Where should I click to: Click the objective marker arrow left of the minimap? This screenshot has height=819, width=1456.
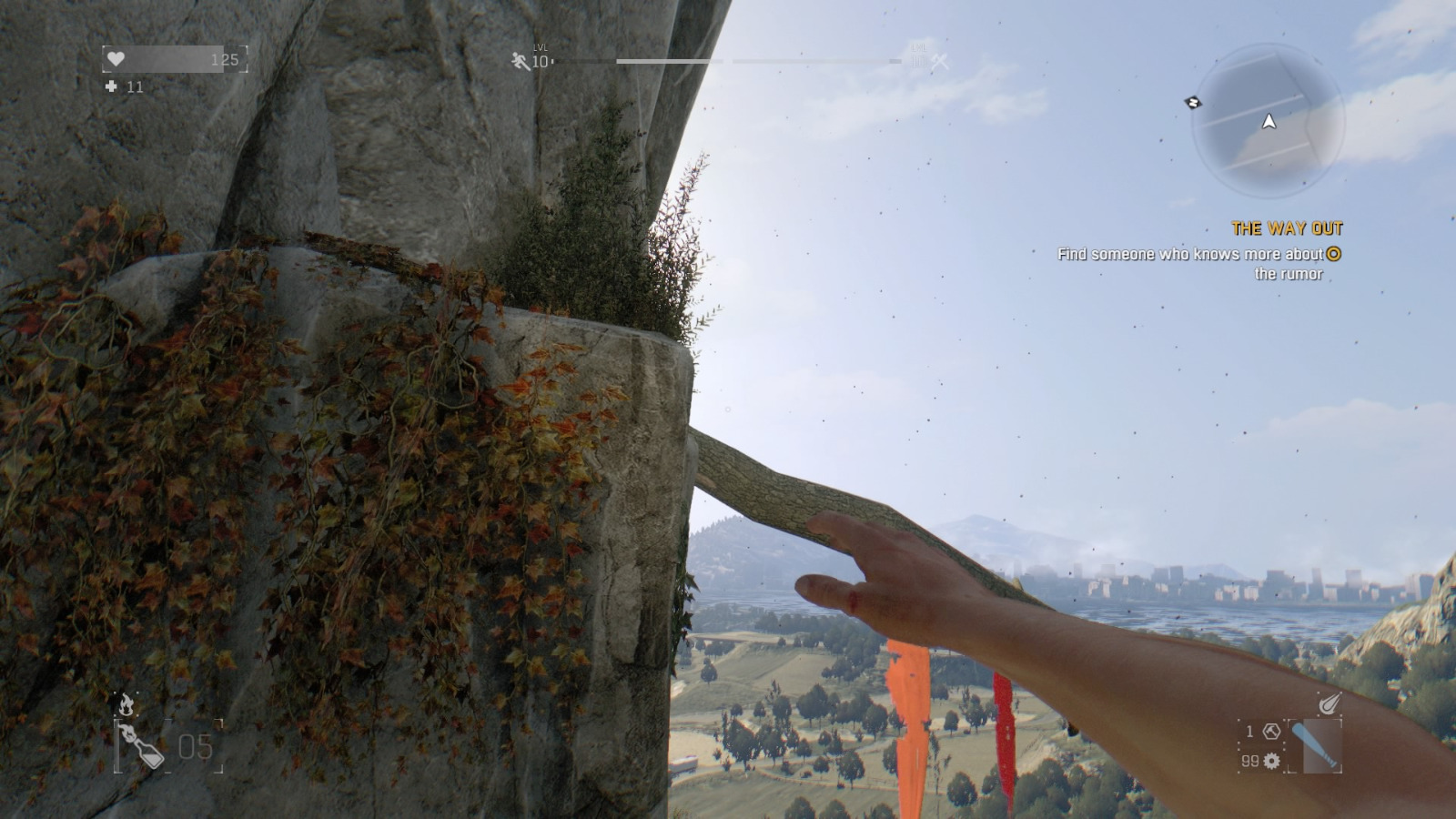1192,103
